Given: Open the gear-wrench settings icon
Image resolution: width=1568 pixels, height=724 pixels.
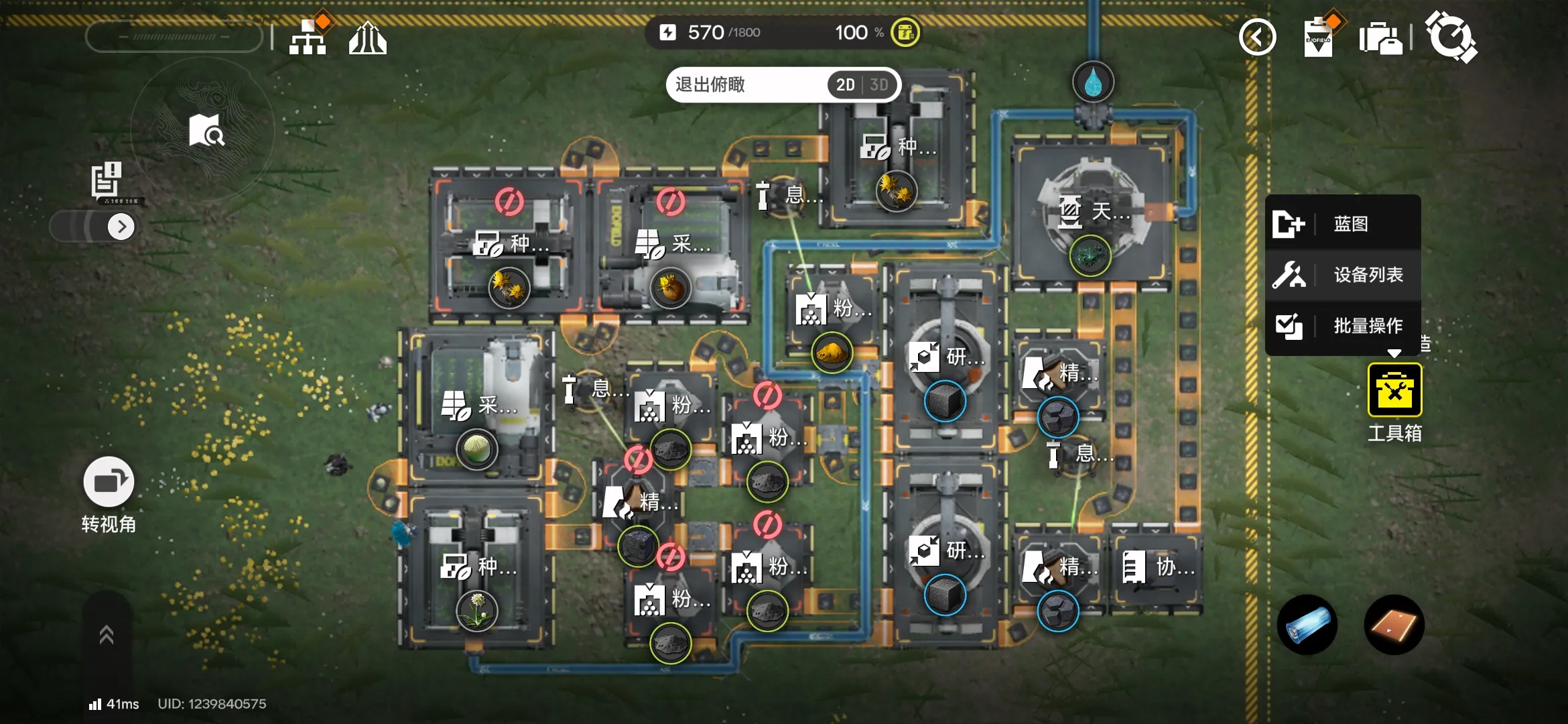Looking at the screenshot, I should 1451,36.
